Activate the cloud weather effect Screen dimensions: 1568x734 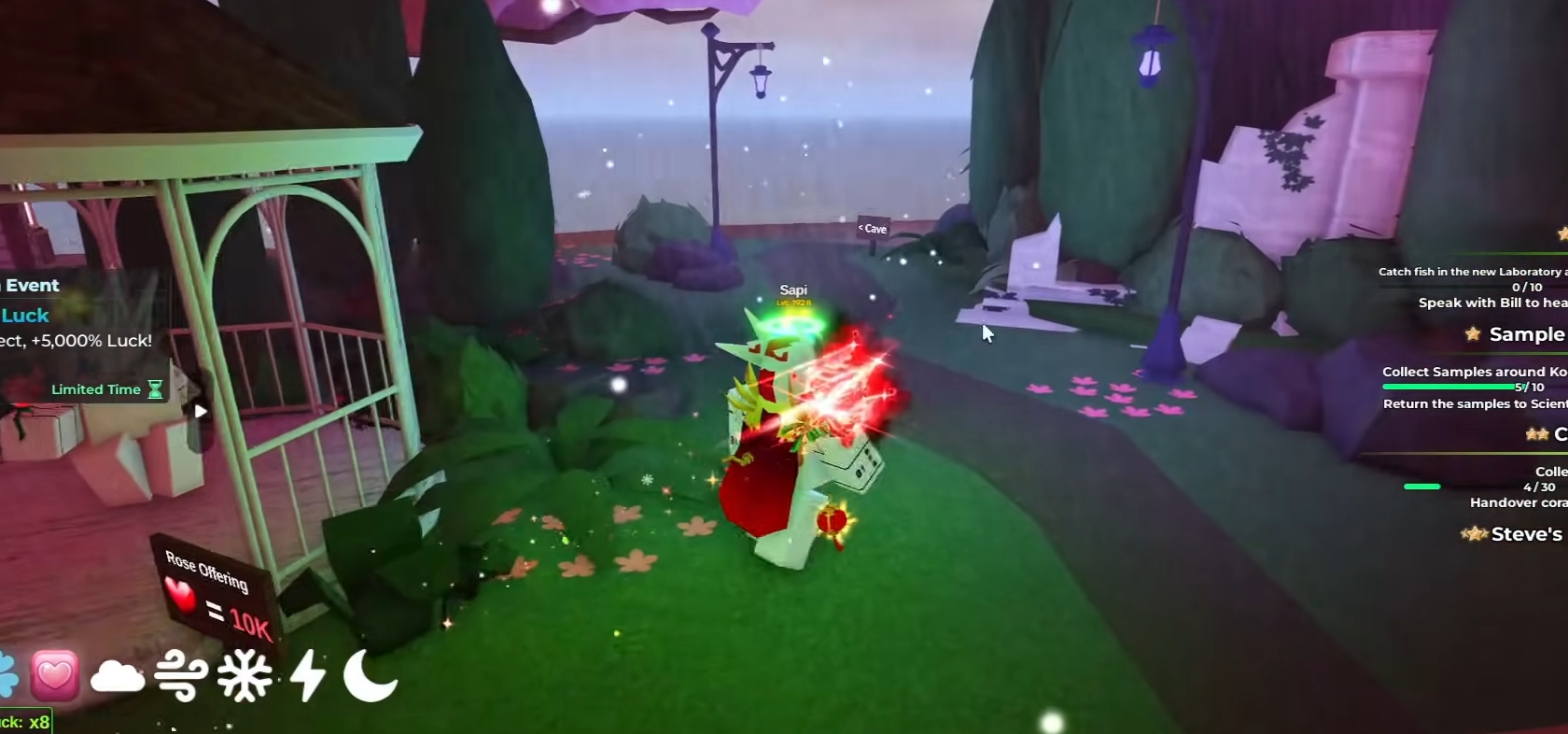tap(118, 675)
